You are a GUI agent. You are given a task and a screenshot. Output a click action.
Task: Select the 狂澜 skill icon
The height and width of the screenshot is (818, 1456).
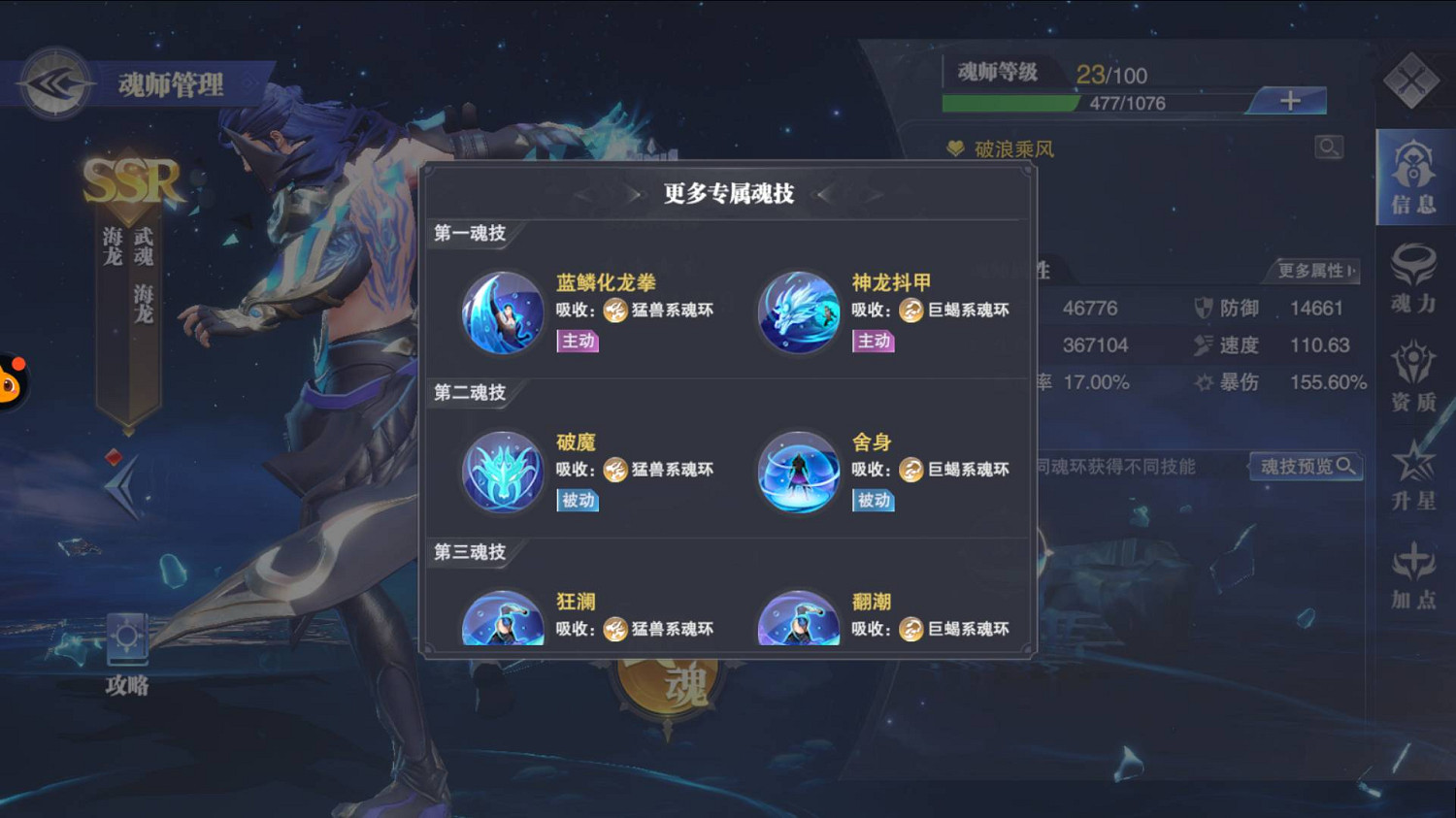coord(502,621)
